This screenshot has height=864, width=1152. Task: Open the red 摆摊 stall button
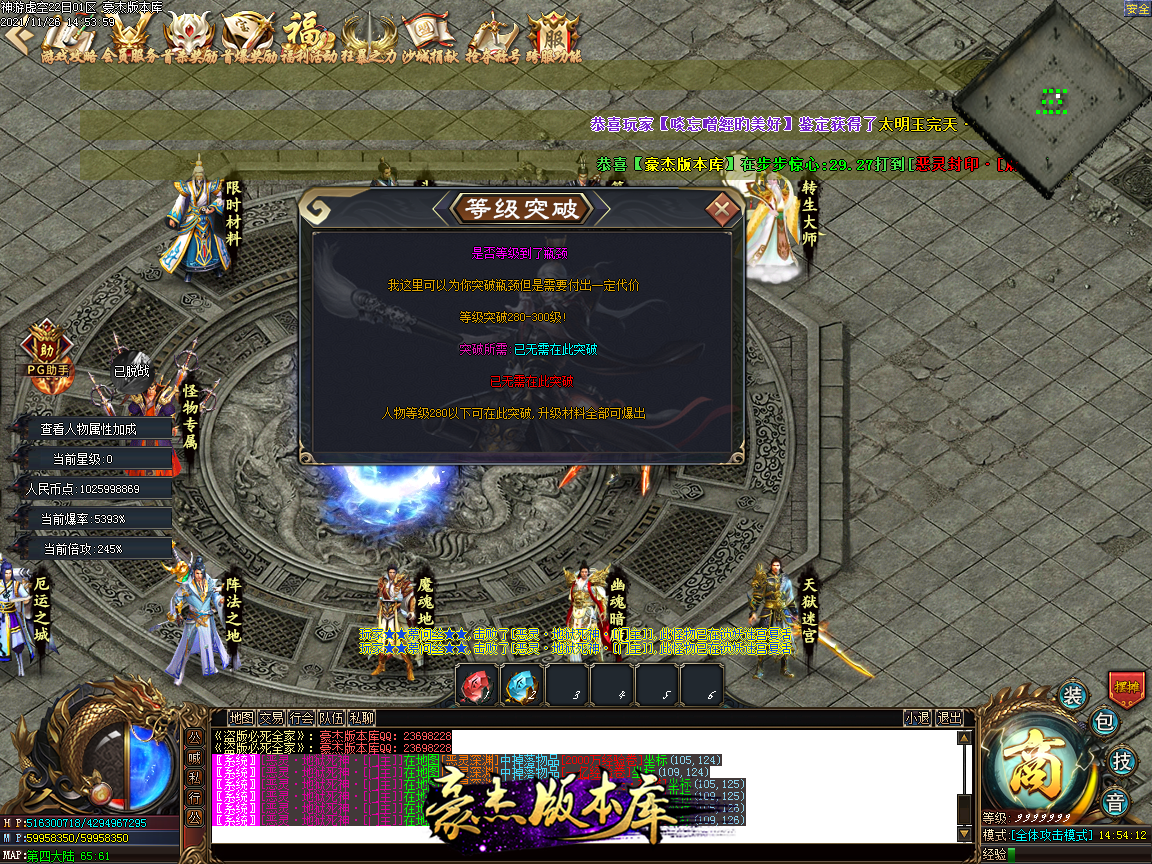click(x=1126, y=689)
